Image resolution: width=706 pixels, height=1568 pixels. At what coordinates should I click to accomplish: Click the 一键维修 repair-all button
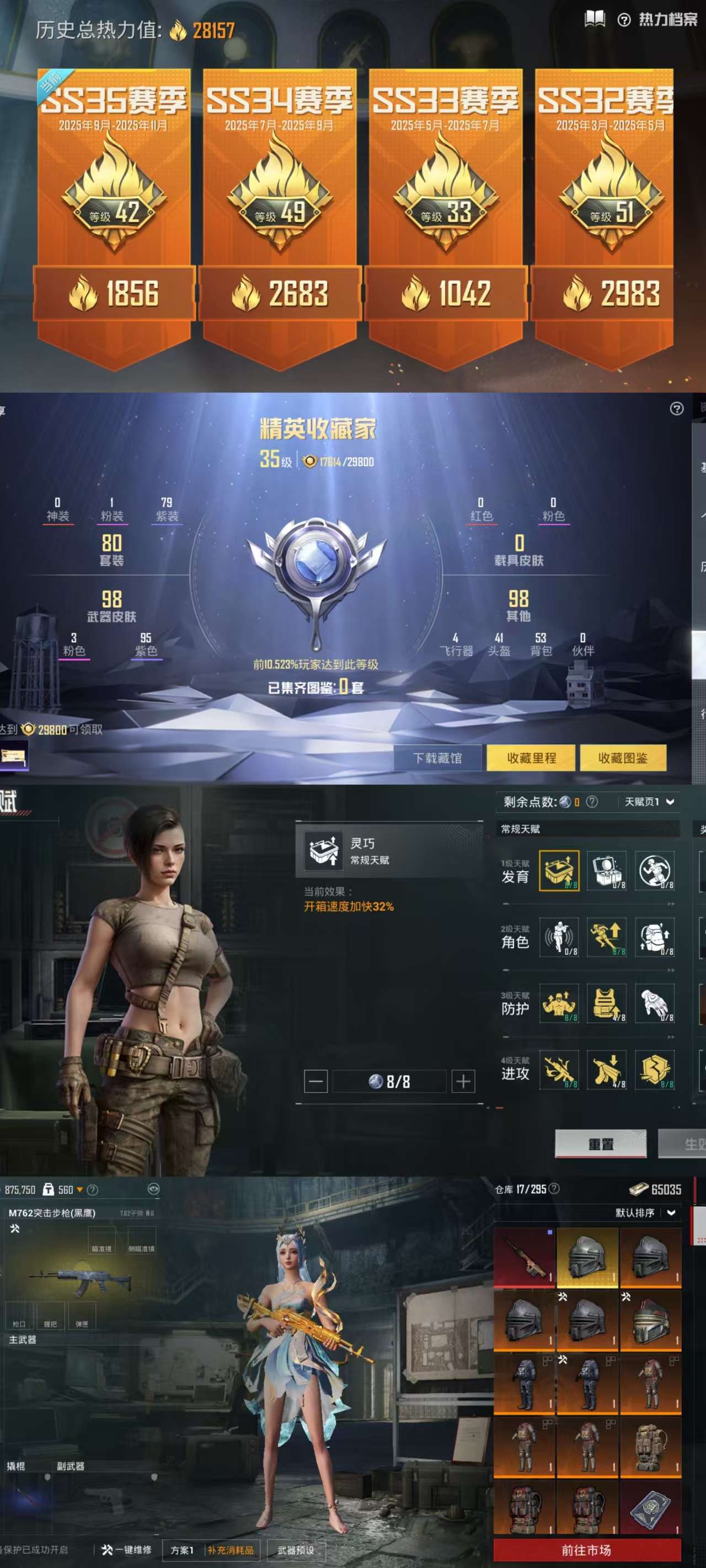(x=127, y=1550)
